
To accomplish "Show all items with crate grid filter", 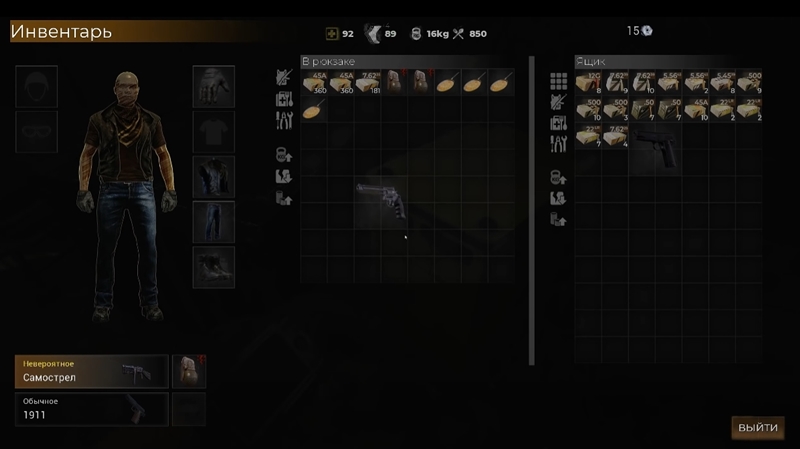I will [558, 81].
